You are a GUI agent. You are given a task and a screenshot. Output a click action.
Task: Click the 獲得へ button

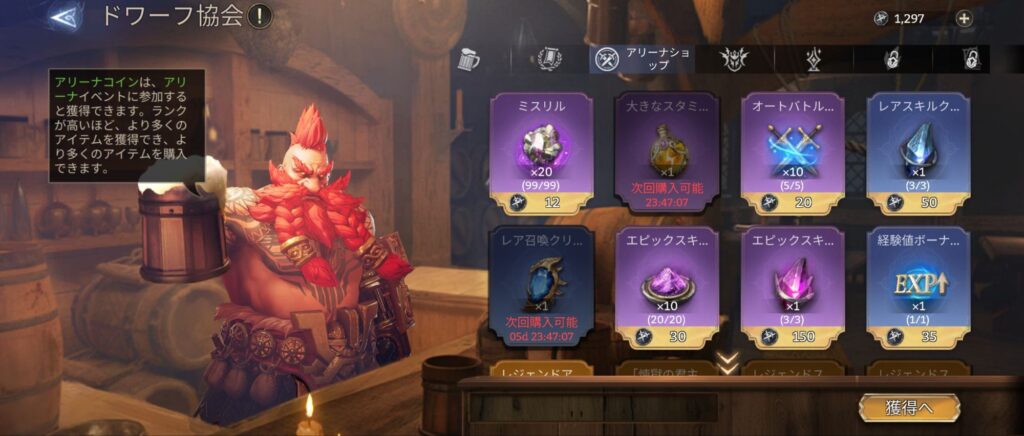(908, 407)
